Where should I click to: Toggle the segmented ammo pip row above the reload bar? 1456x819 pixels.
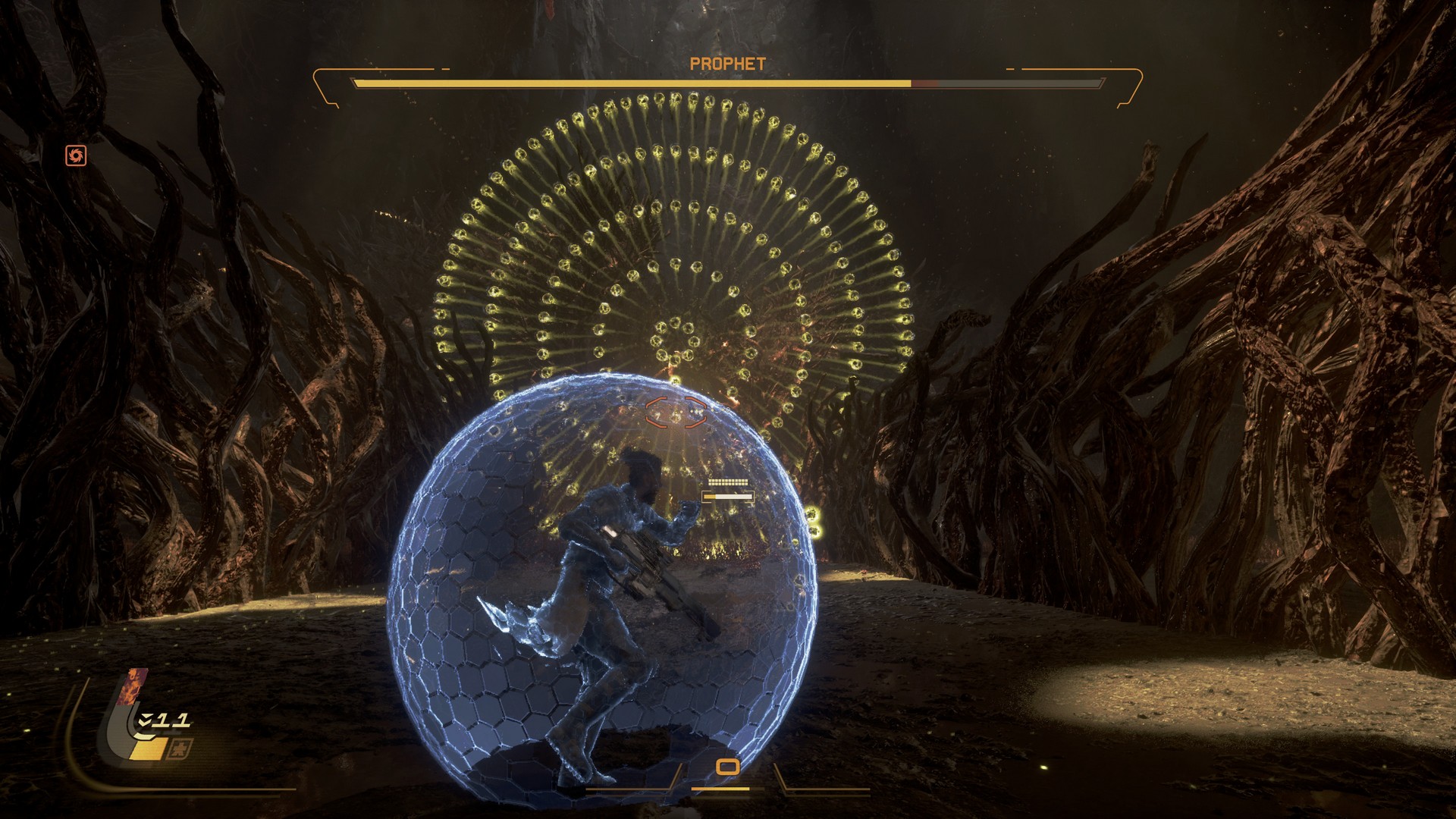[728, 482]
